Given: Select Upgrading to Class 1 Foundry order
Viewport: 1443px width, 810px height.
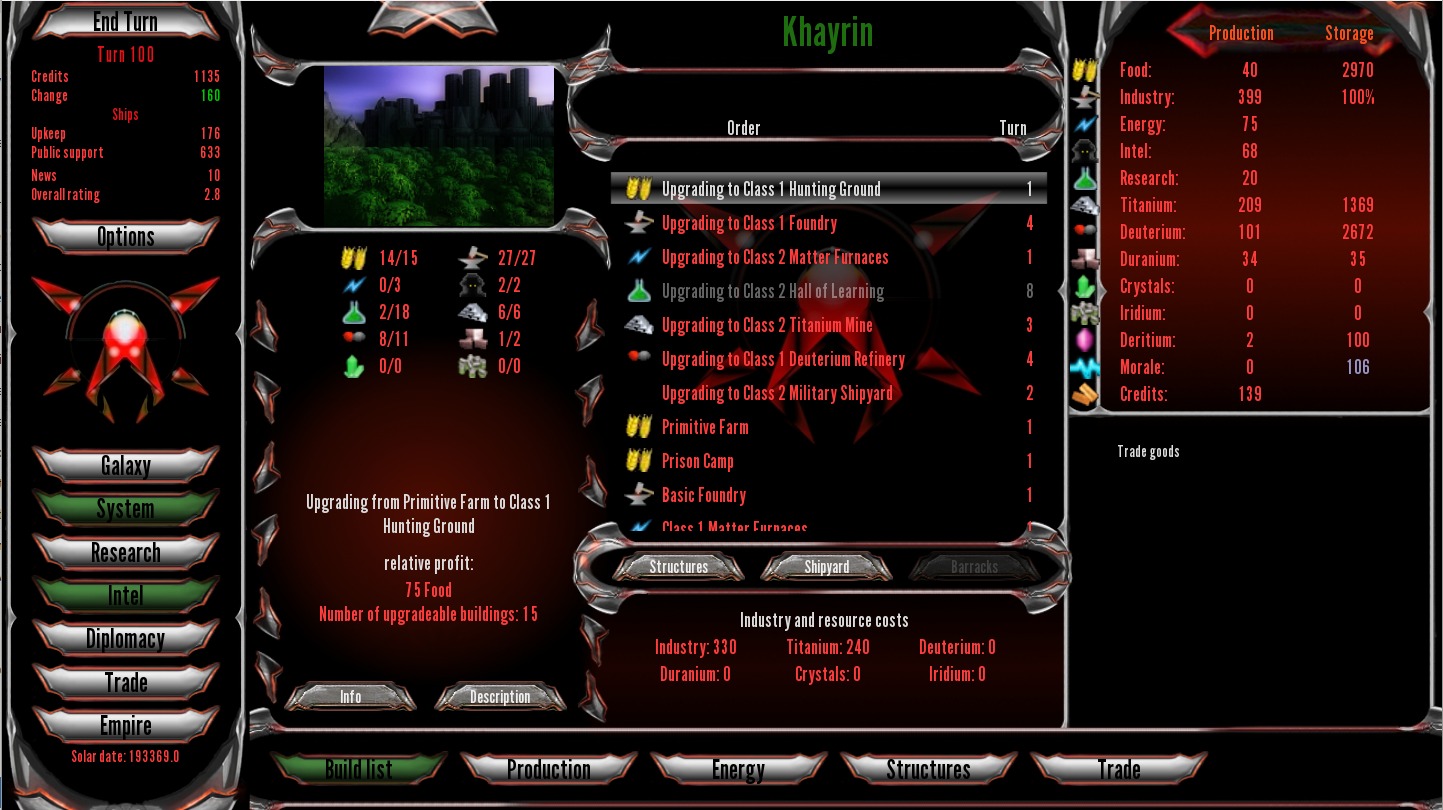Looking at the screenshot, I should (749, 223).
